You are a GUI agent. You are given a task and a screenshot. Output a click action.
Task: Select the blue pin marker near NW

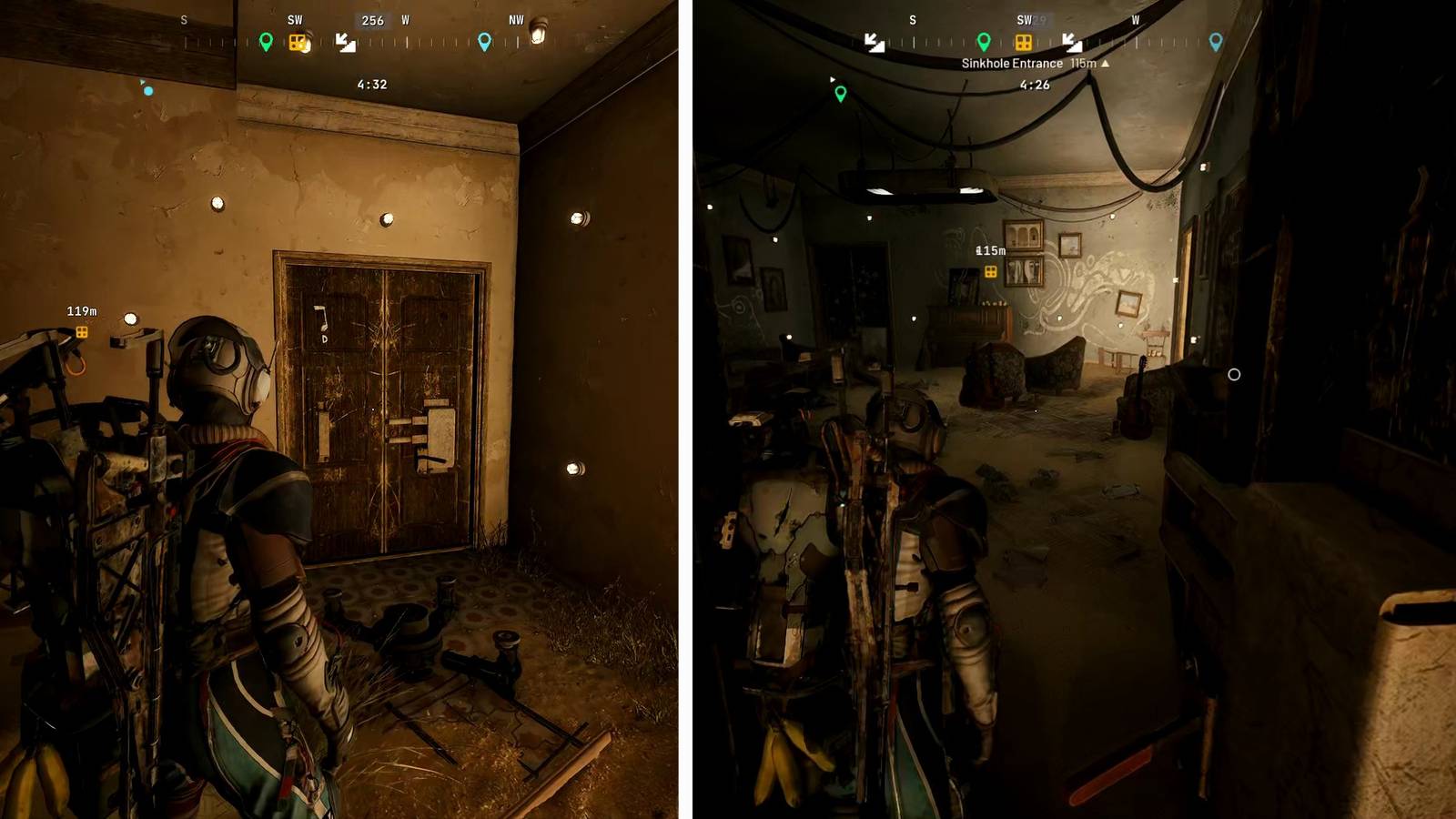(484, 41)
